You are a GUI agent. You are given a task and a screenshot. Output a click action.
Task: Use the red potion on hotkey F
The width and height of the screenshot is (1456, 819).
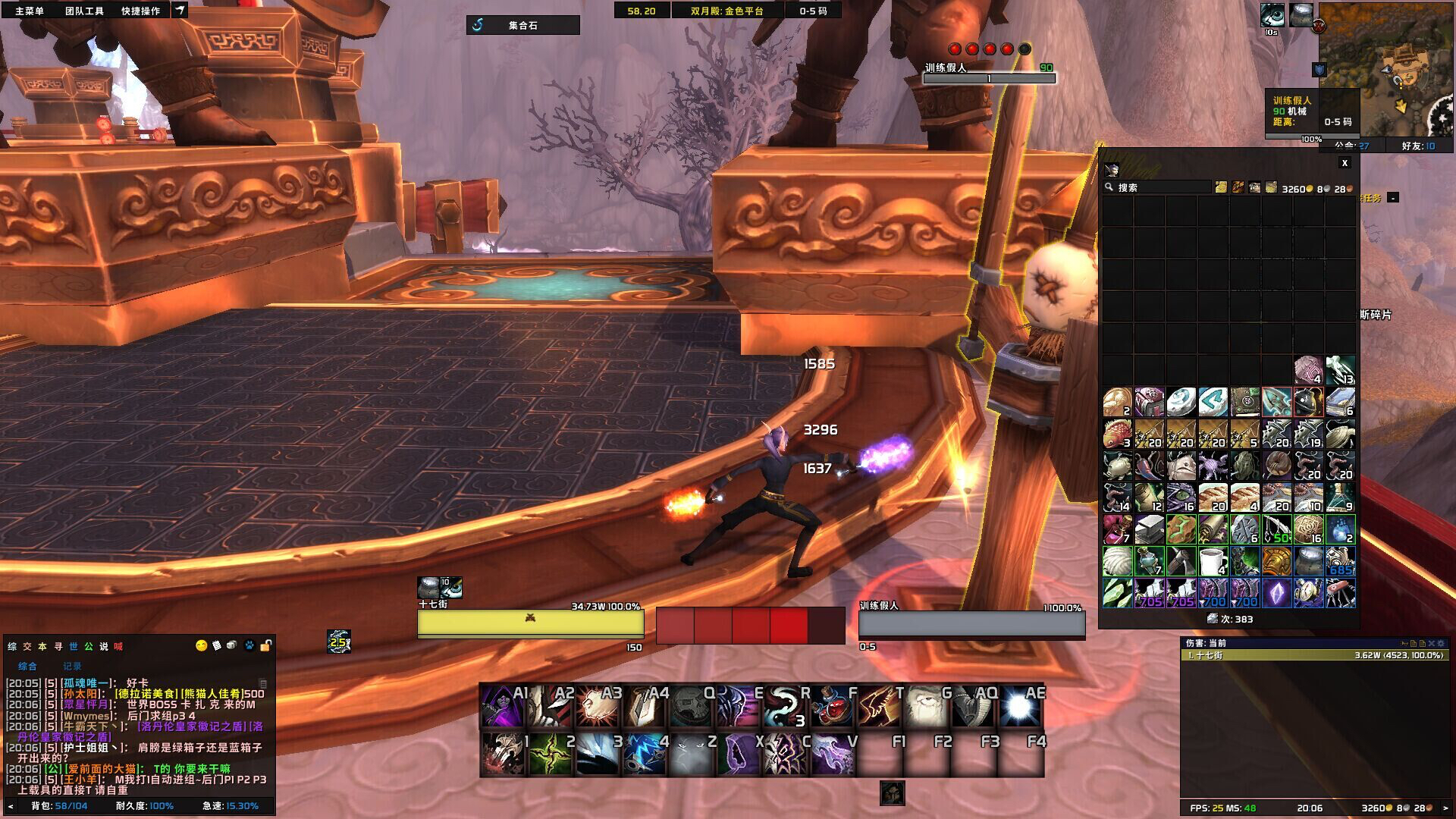[x=831, y=706]
